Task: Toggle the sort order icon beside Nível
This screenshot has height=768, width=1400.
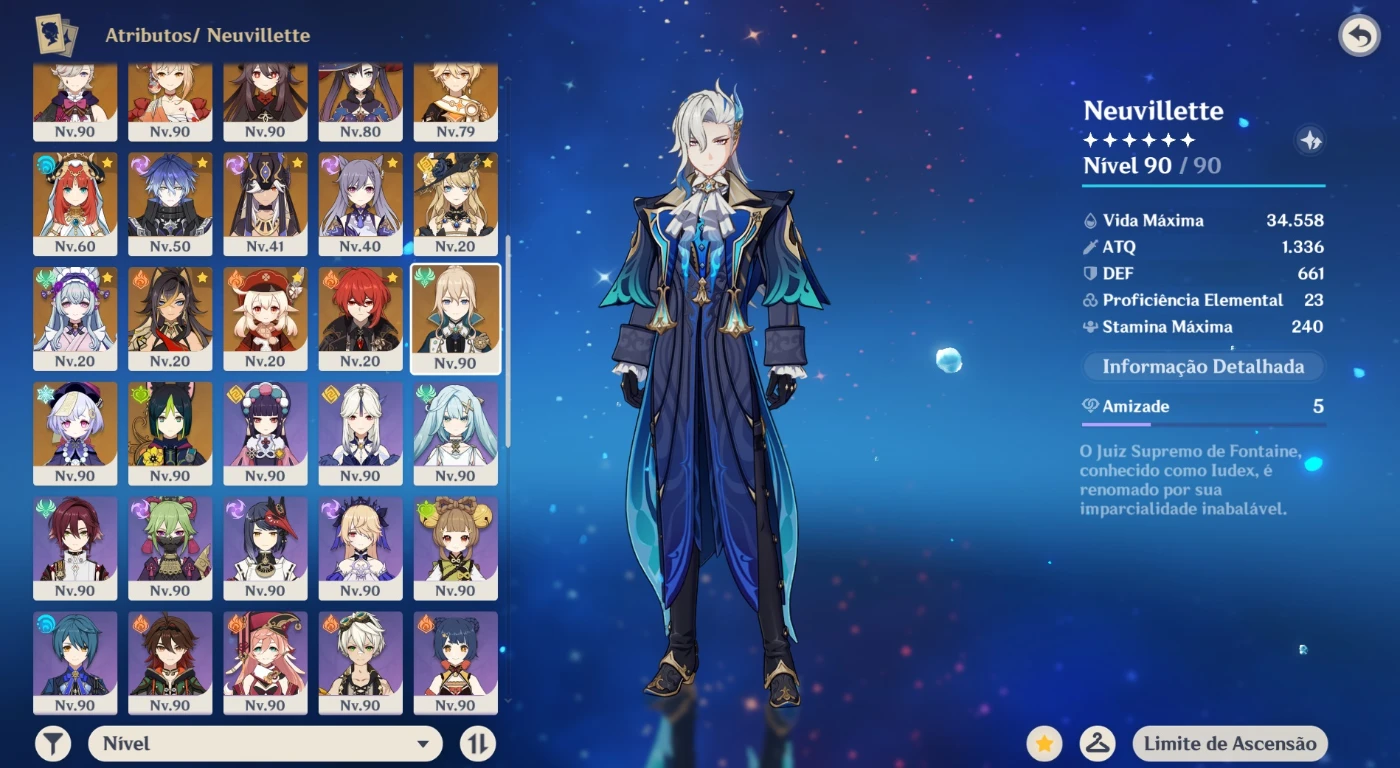Action: point(479,743)
